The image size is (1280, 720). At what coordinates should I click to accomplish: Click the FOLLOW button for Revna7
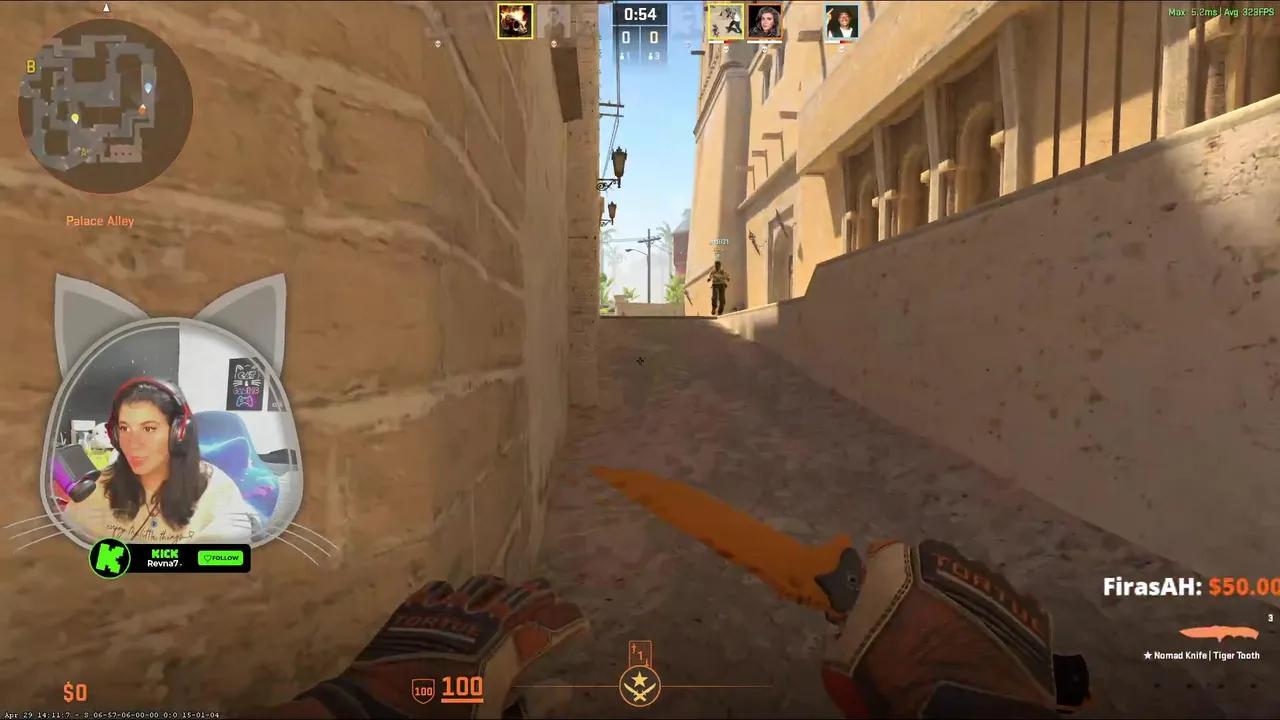(x=220, y=558)
